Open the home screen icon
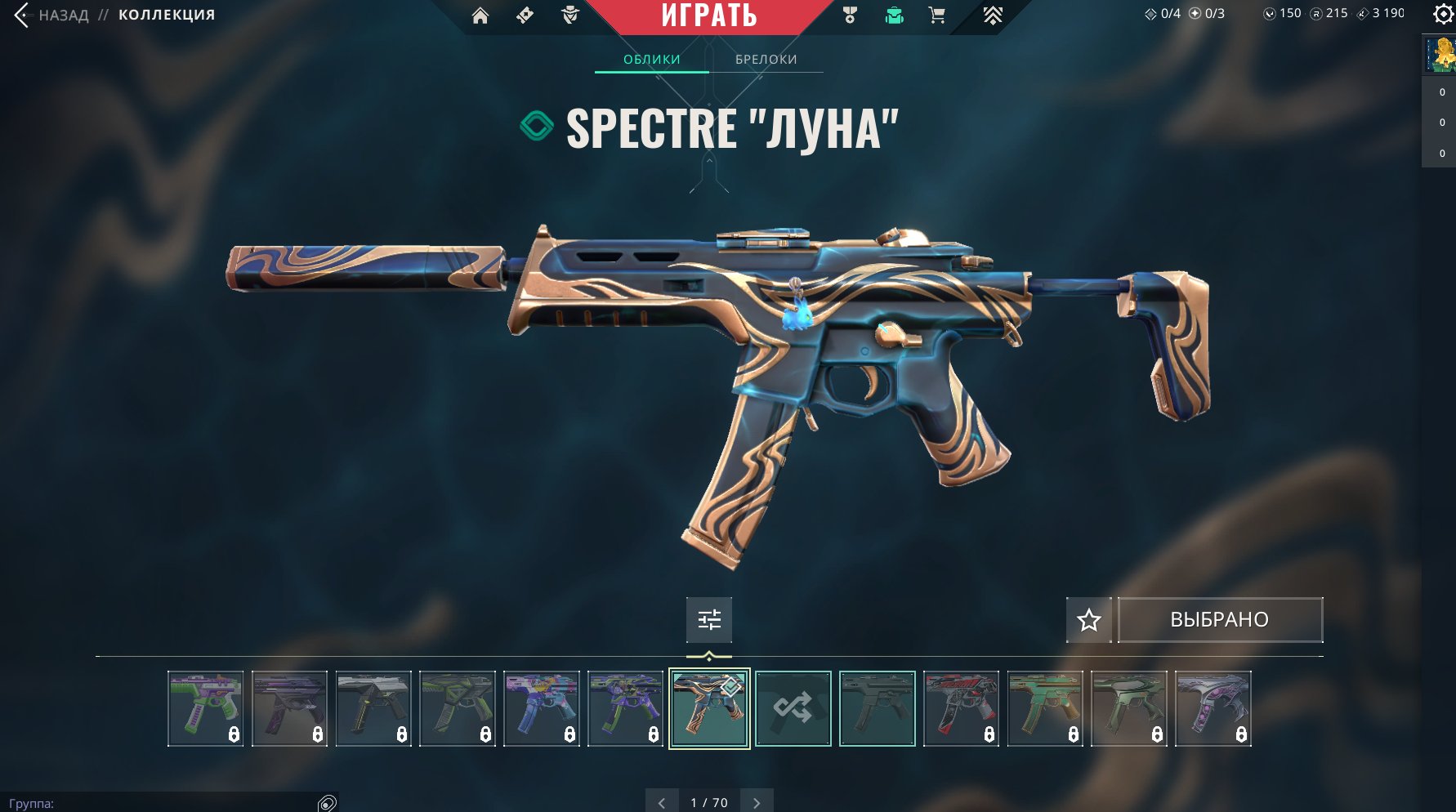The image size is (1456, 812). pos(480,16)
